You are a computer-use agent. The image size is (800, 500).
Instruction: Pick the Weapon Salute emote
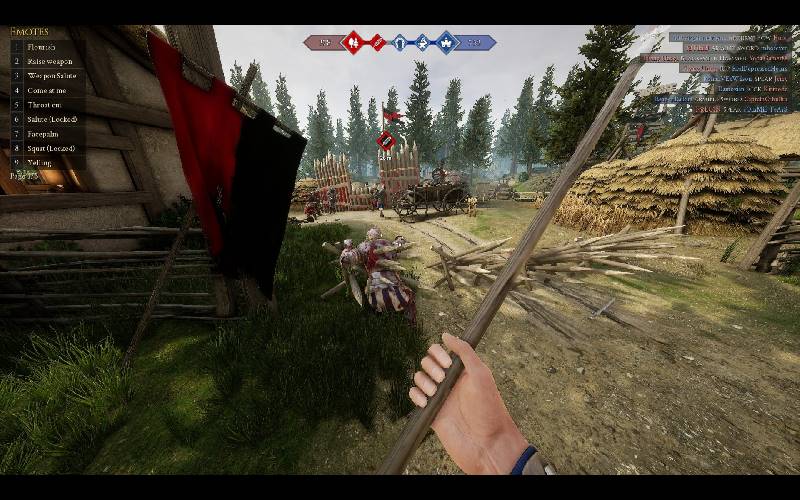click(52, 76)
